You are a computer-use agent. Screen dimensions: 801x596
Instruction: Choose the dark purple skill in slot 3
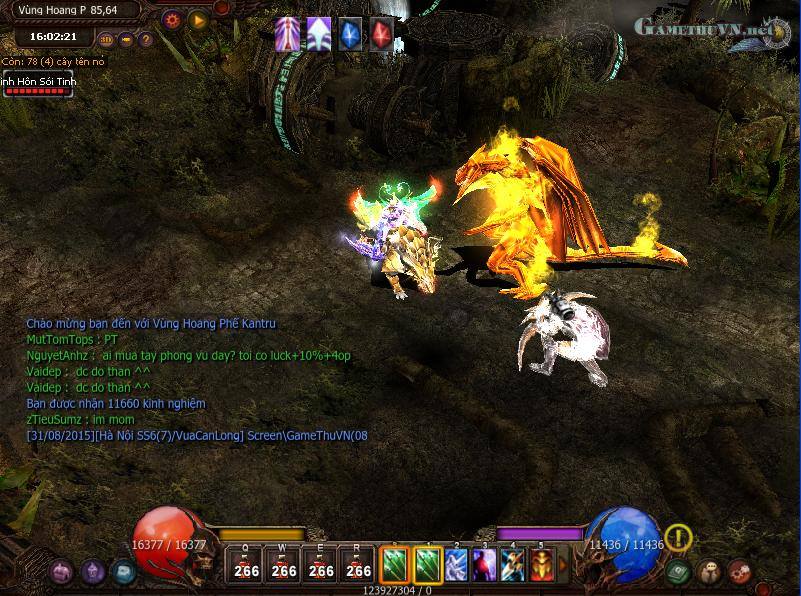(484, 565)
